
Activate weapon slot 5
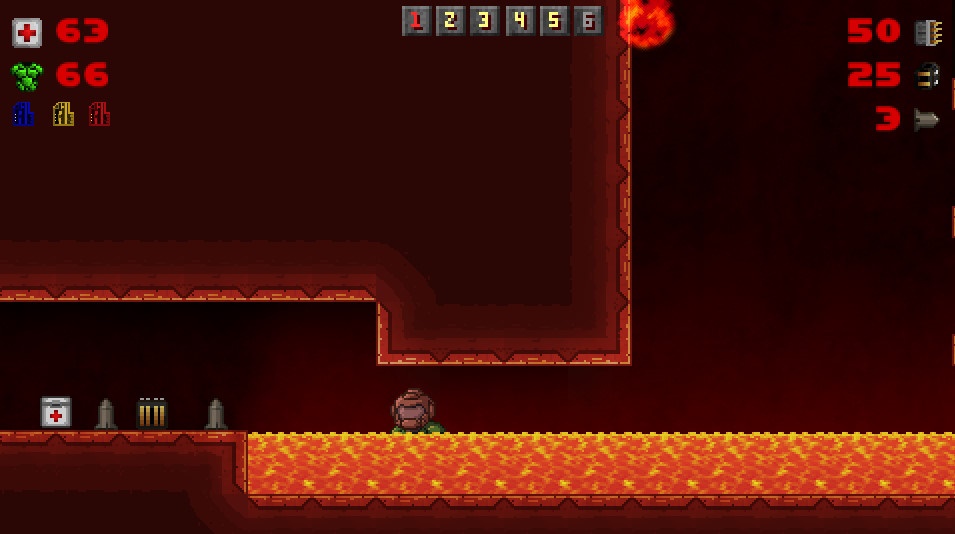point(554,21)
